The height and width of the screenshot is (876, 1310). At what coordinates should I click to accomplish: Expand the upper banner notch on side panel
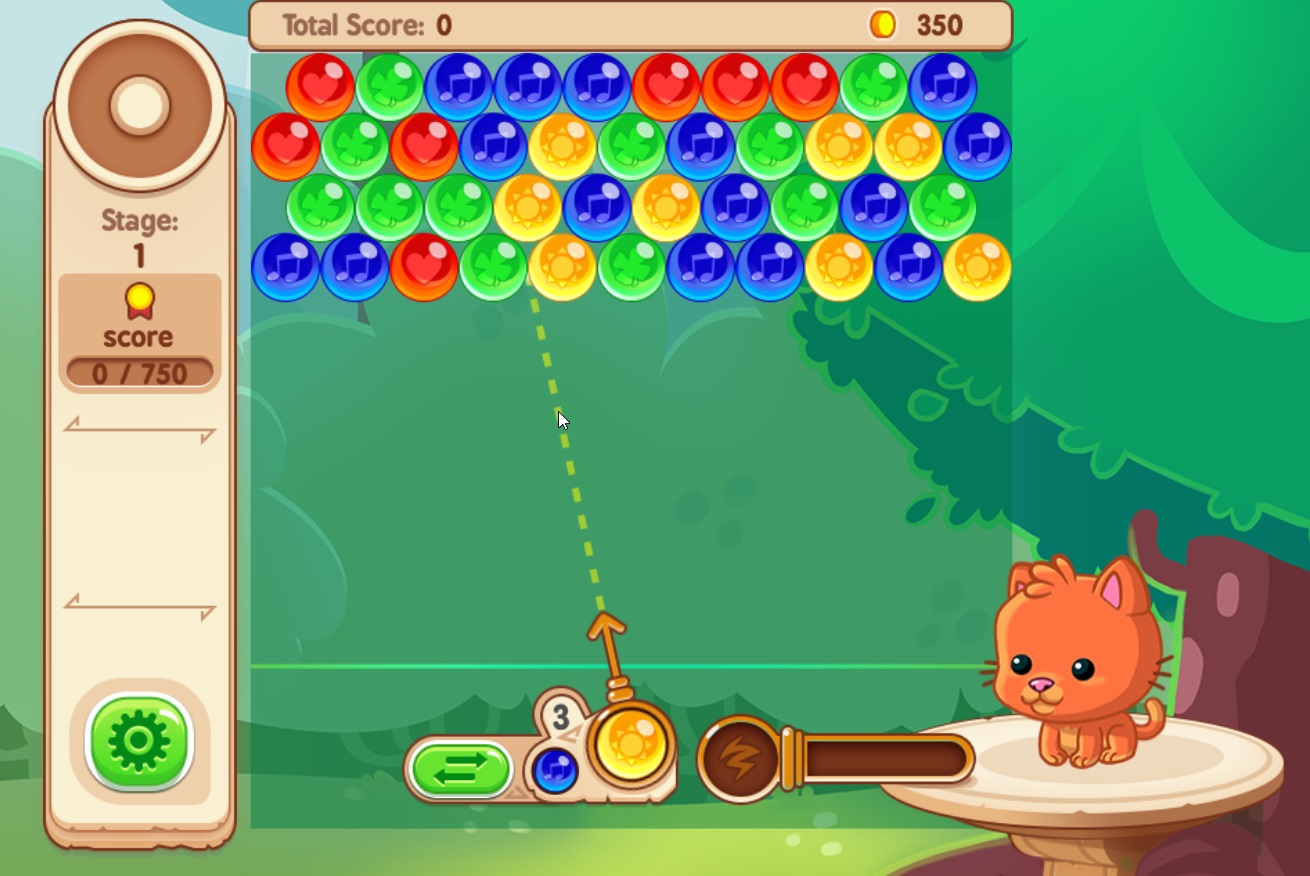[139, 430]
